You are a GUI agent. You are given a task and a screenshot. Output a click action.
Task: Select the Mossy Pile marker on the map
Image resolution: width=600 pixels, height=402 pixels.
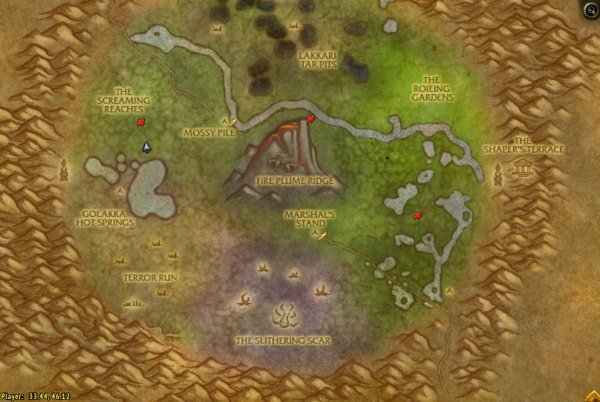[x=231, y=121]
